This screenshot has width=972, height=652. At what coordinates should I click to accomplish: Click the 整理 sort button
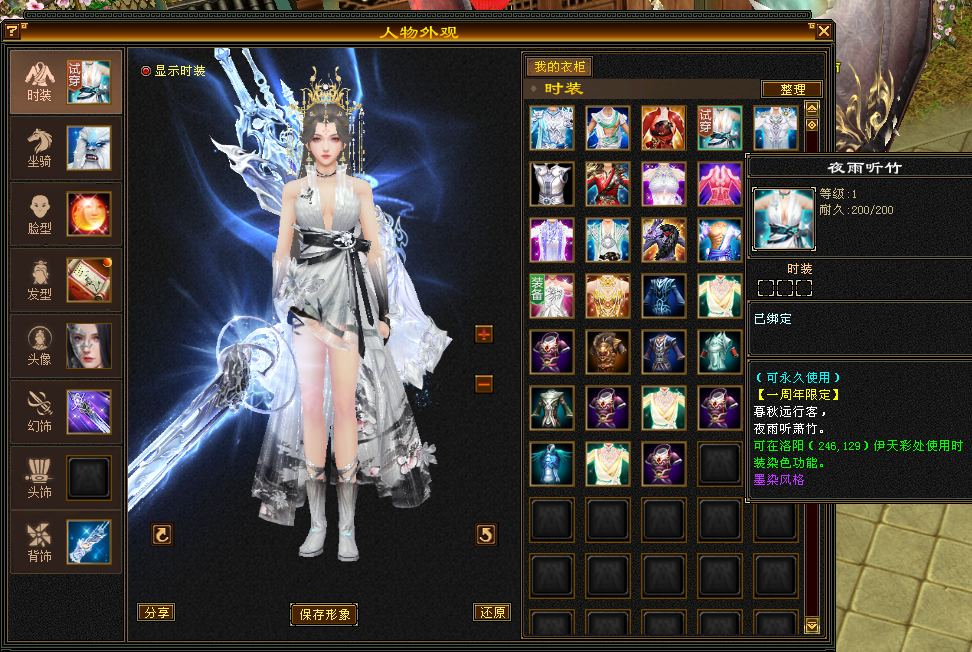791,90
